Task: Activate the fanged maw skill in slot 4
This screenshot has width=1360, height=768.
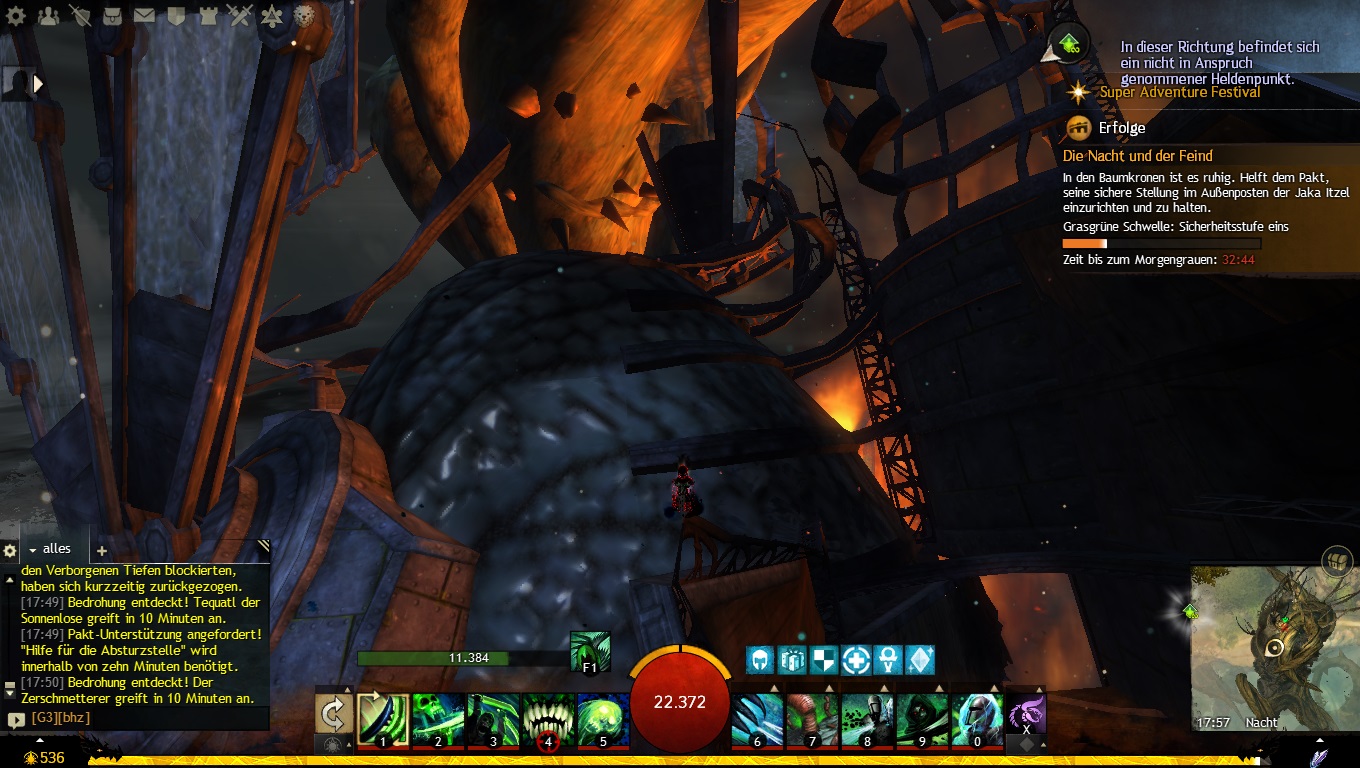Action: 548,720
